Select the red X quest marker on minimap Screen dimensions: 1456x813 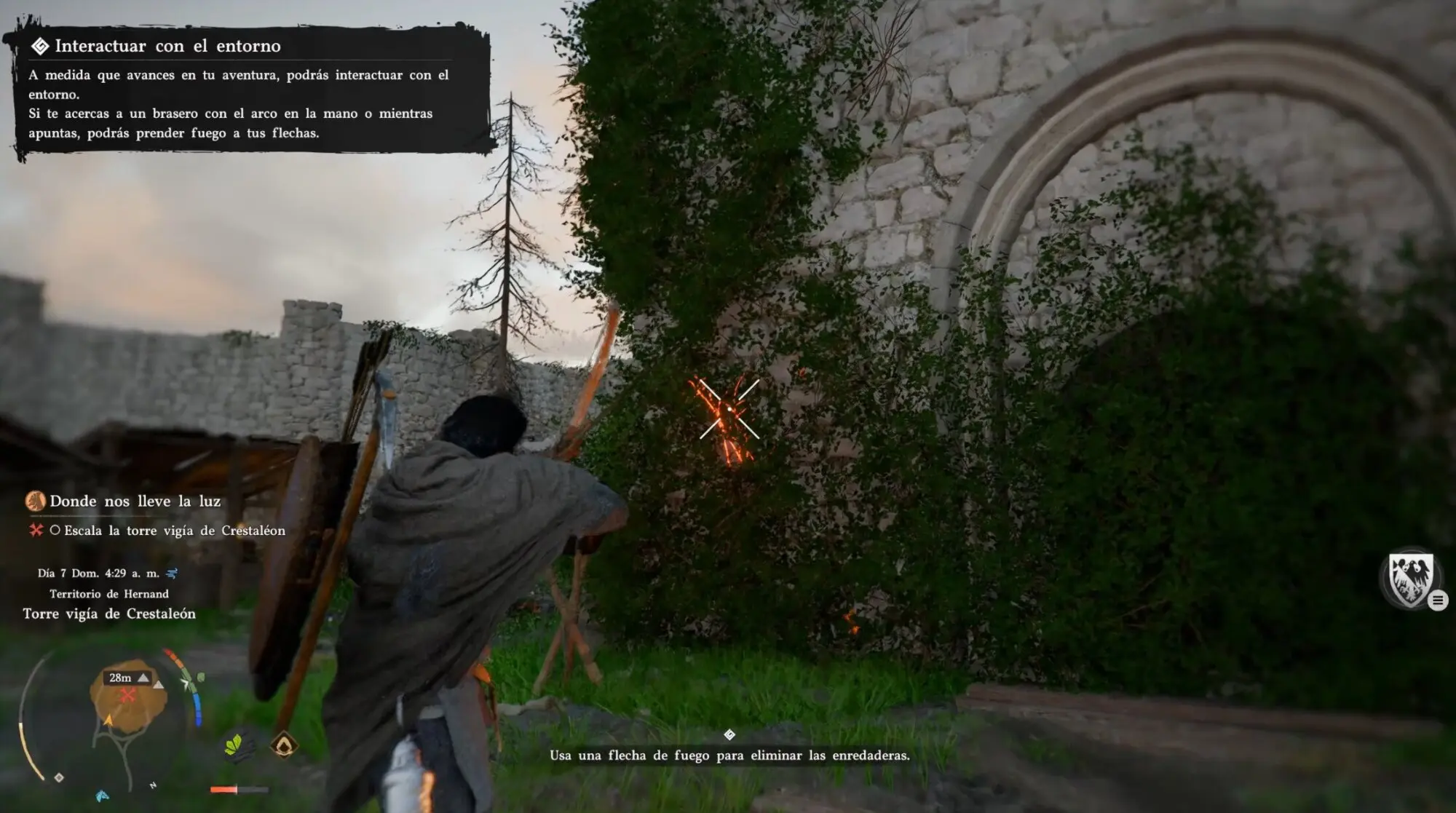pyautogui.click(x=128, y=695)
